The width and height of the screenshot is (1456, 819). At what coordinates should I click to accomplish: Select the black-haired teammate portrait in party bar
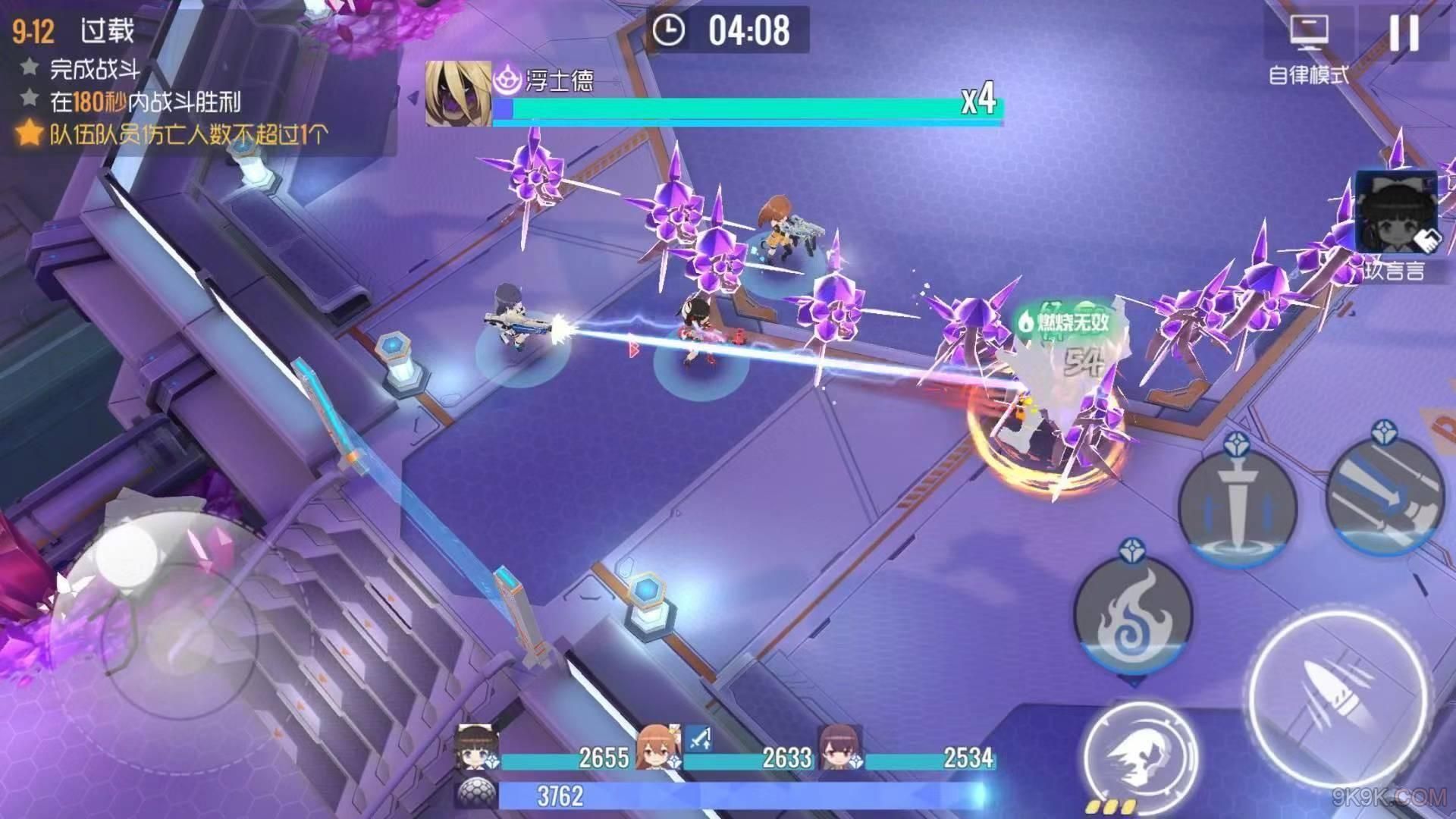(x=478, y=748)
